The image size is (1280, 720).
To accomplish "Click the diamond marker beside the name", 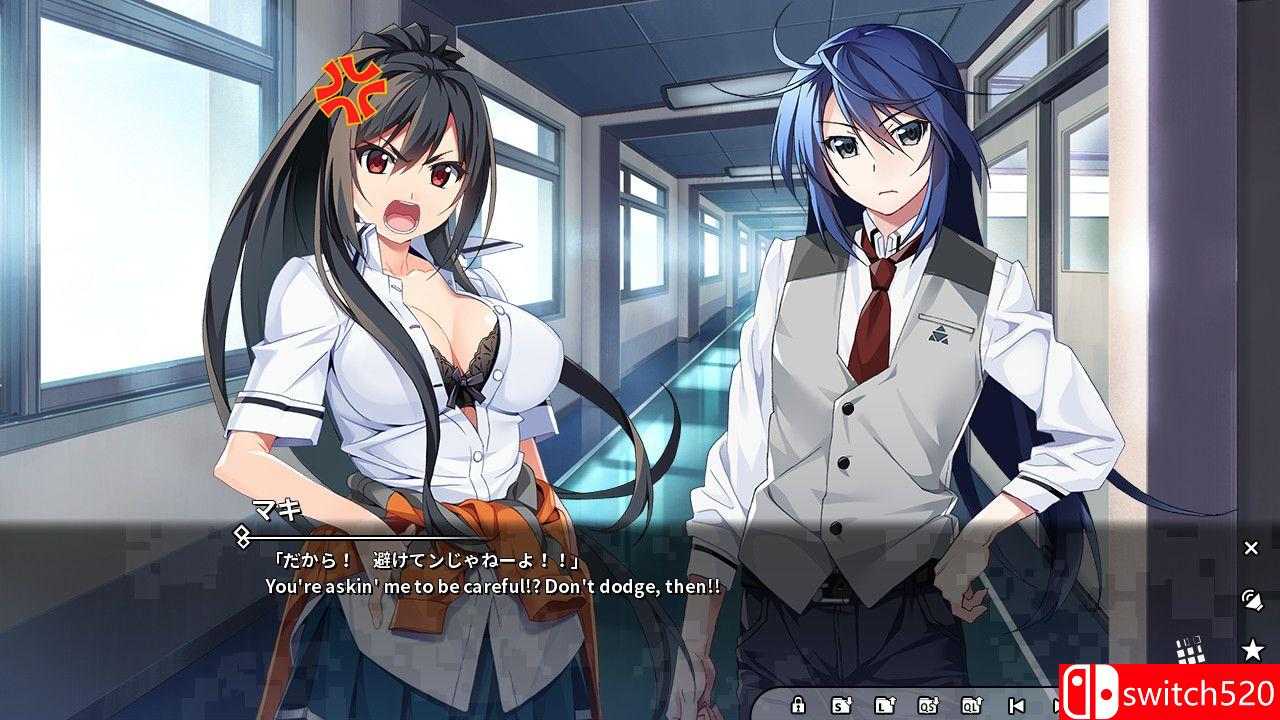I will point(239,537).
